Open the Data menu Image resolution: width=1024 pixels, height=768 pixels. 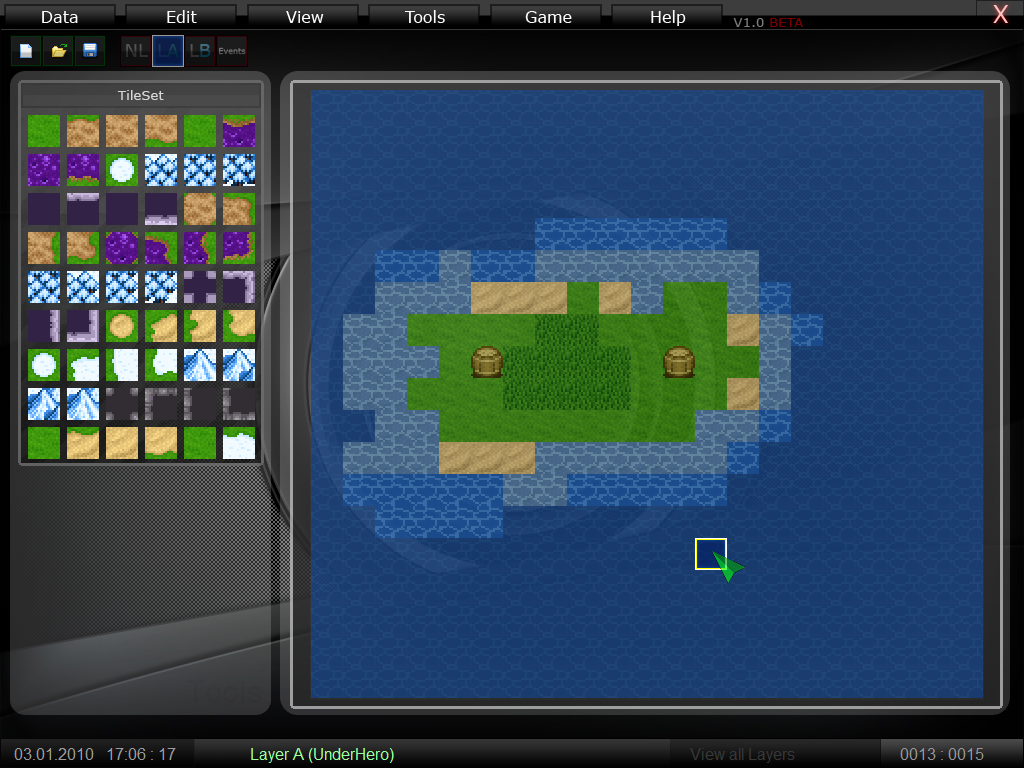click(x=59, y=17)
